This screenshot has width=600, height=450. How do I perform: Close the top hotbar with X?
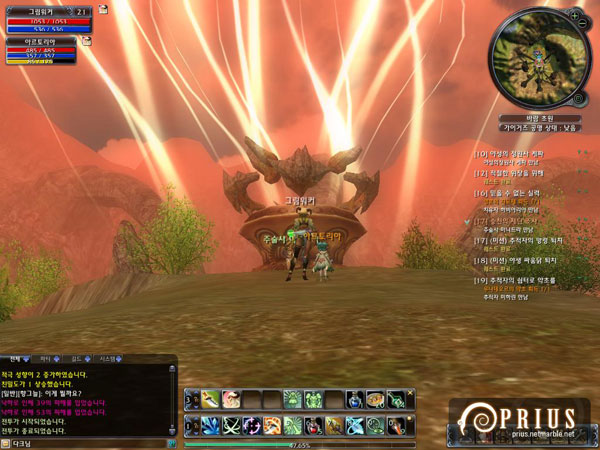[411, 392]
